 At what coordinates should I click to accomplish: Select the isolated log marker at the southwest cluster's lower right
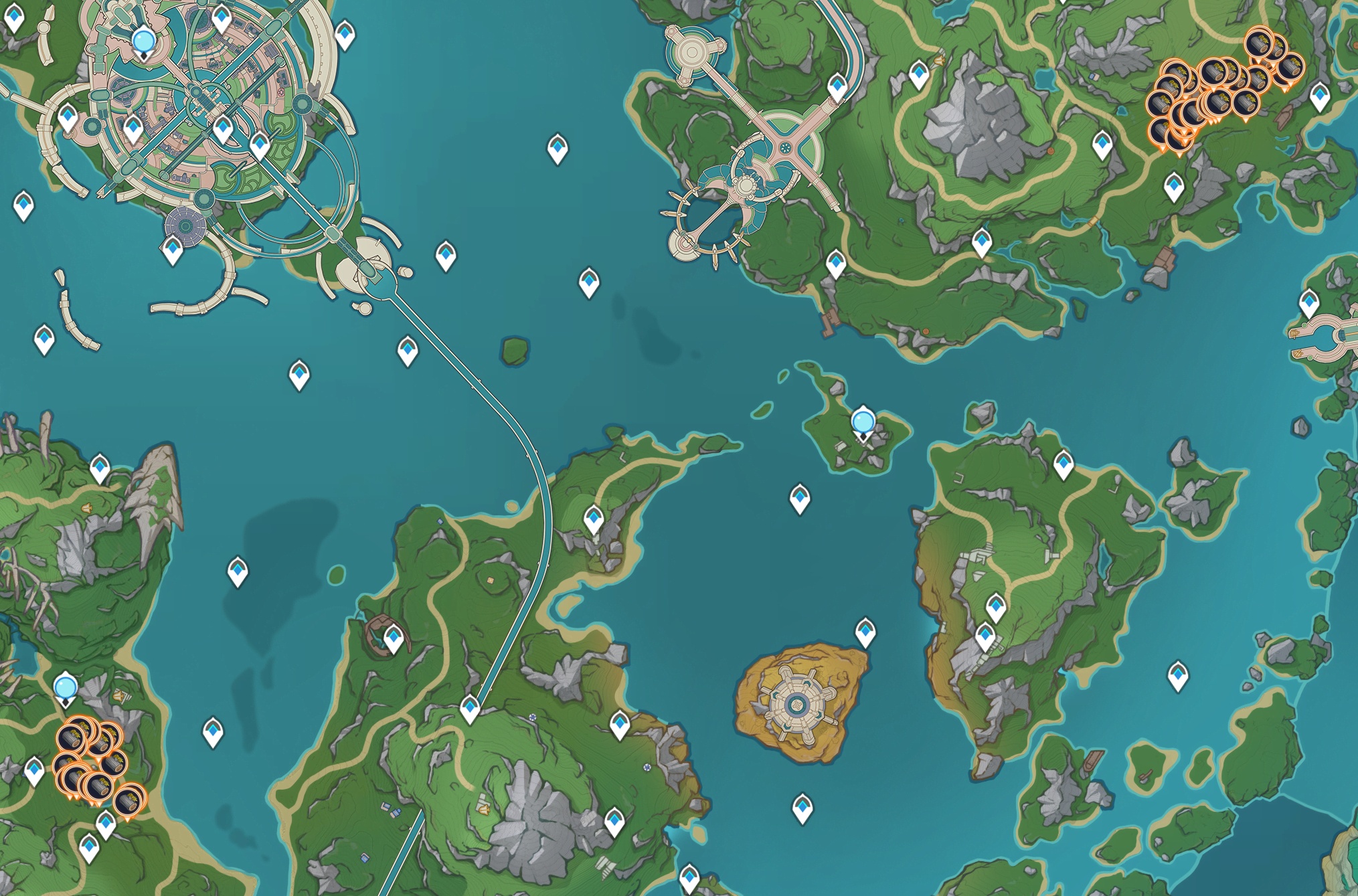pos(129,800)
